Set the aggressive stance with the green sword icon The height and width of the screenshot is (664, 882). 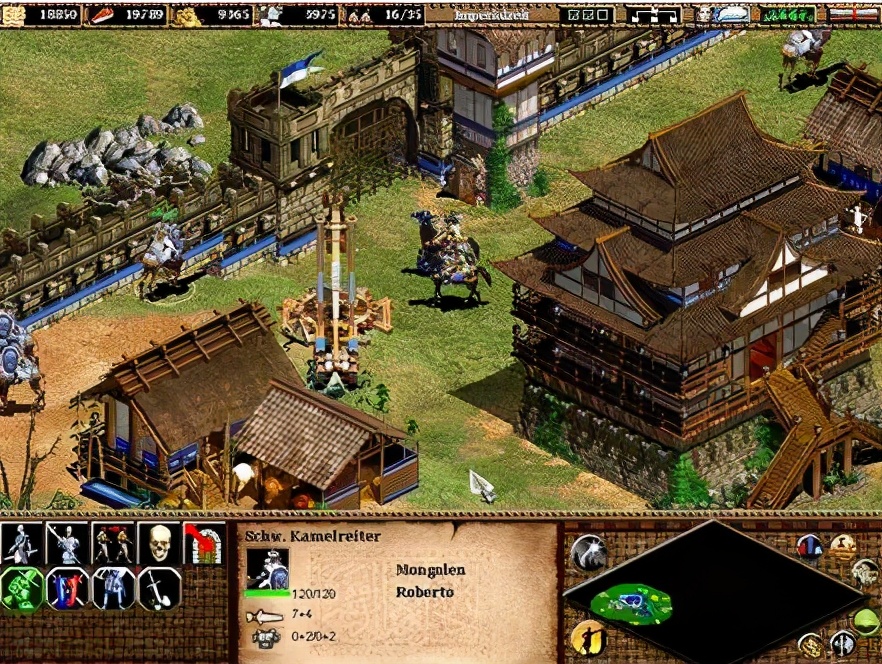[x=22, y=589]
